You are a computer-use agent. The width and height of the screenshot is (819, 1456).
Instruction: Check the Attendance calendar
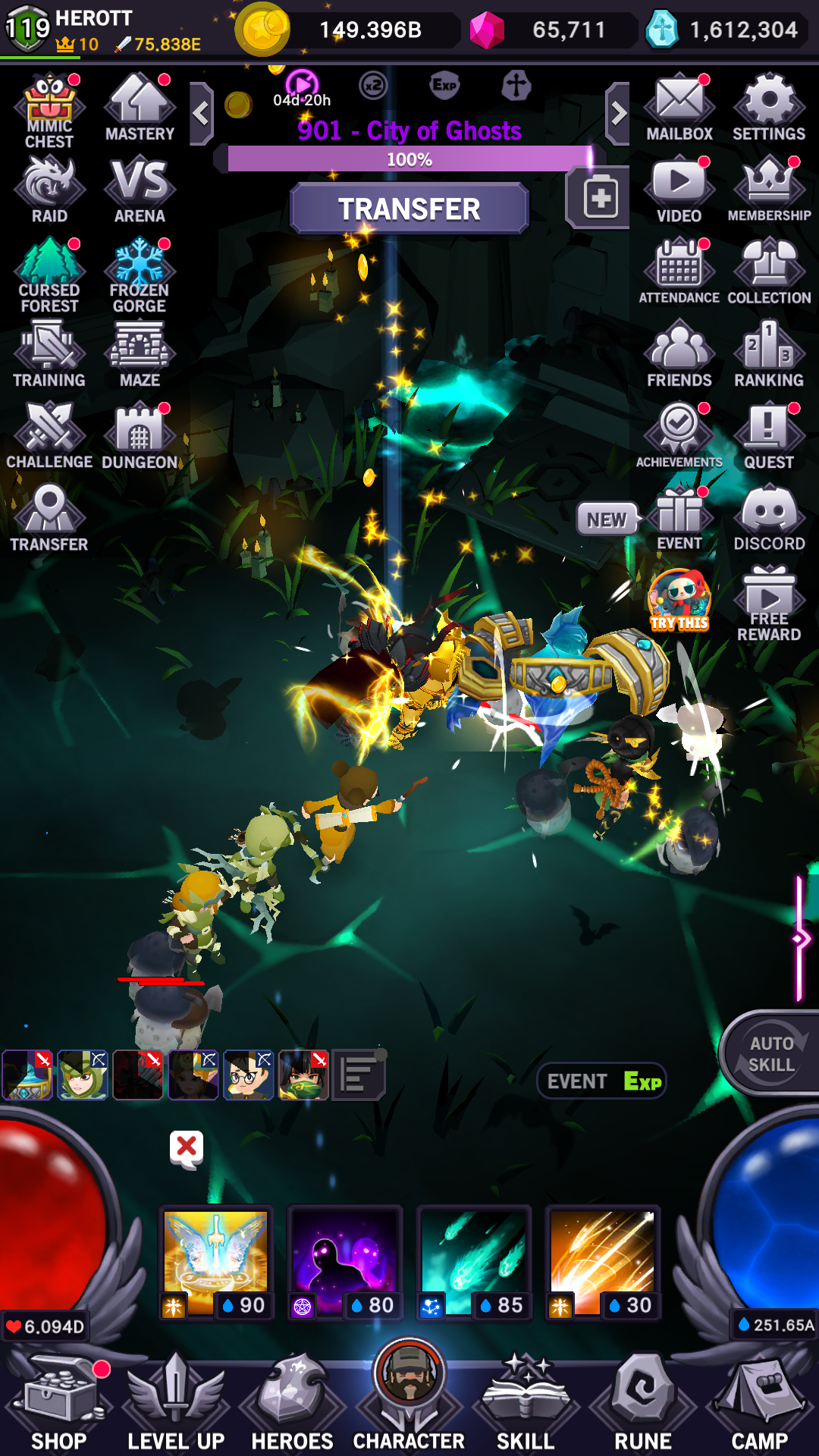[x=679, y=271]
